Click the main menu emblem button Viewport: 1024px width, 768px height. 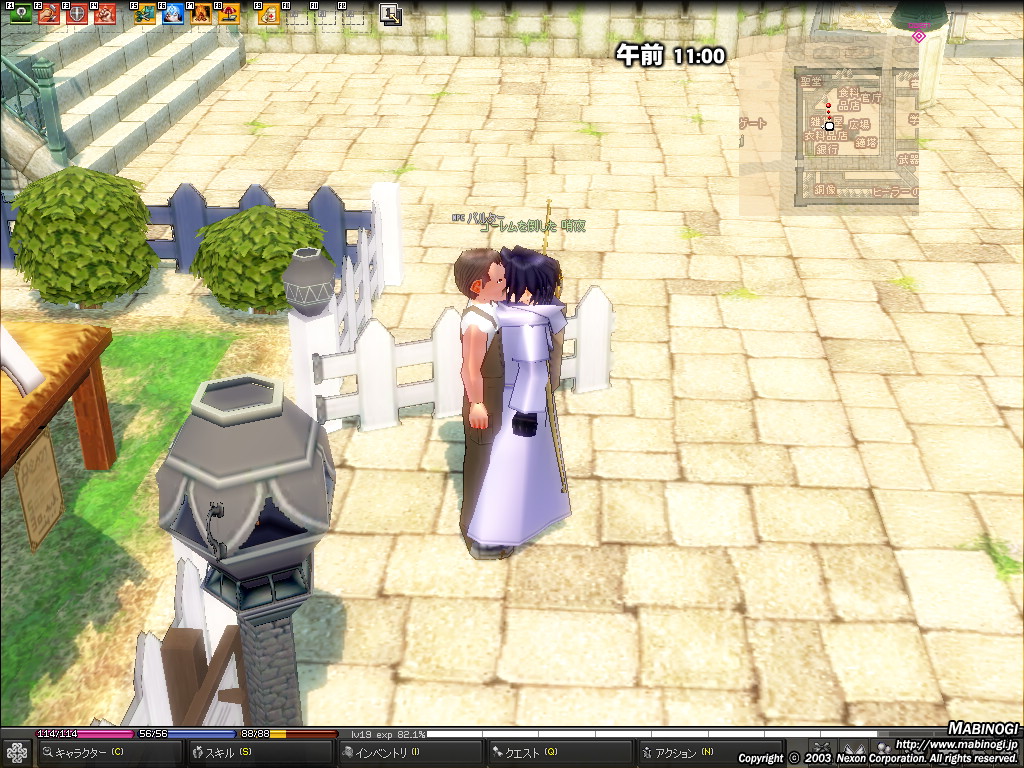[x=16, y=753]
